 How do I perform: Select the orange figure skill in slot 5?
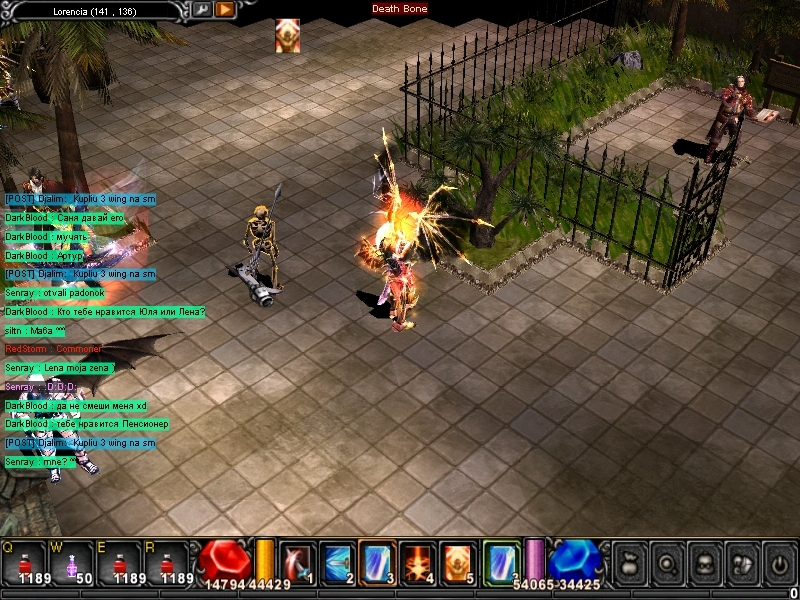pos(457,564)
